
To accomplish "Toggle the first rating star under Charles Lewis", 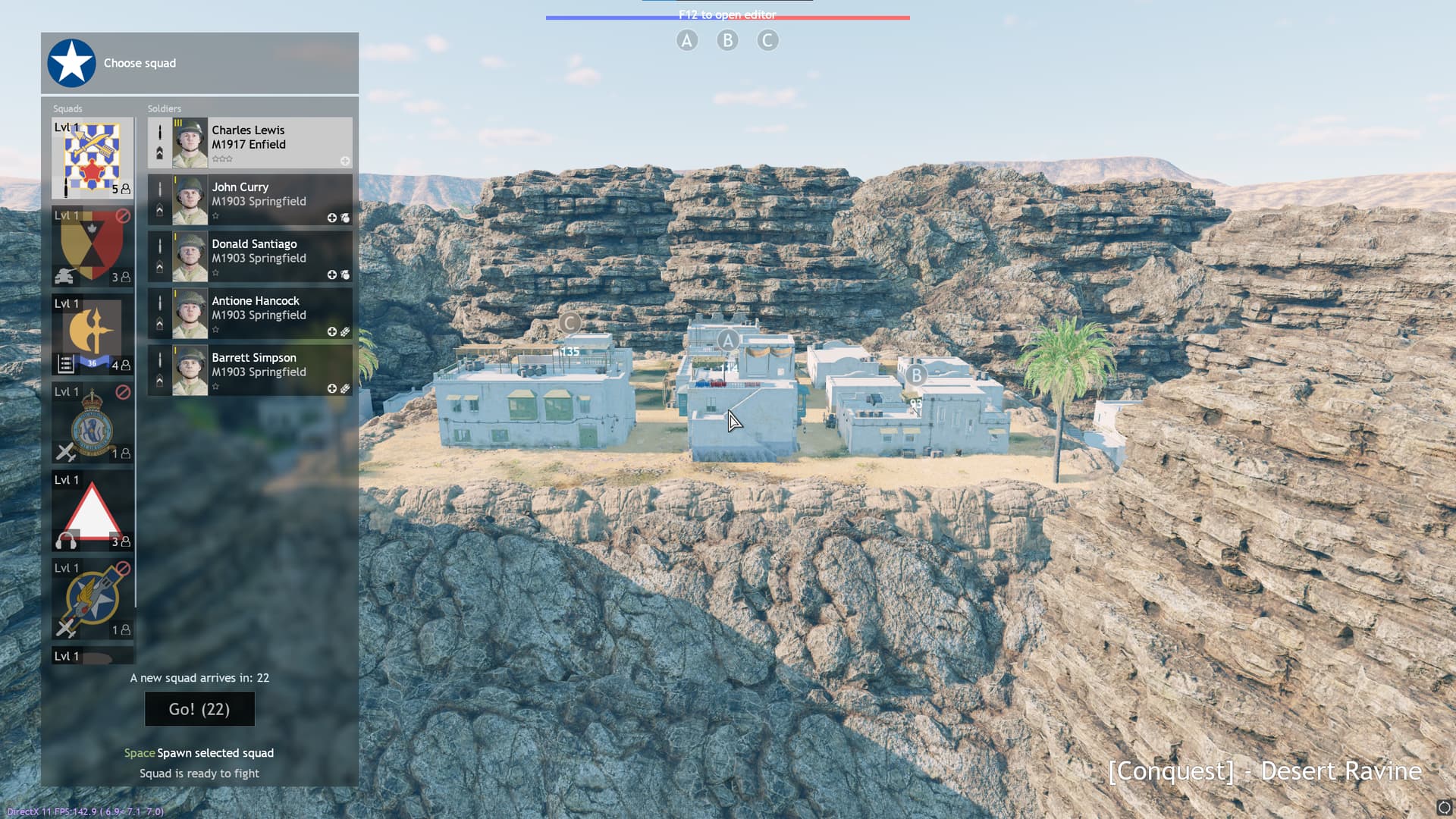I will coord(216,158).
